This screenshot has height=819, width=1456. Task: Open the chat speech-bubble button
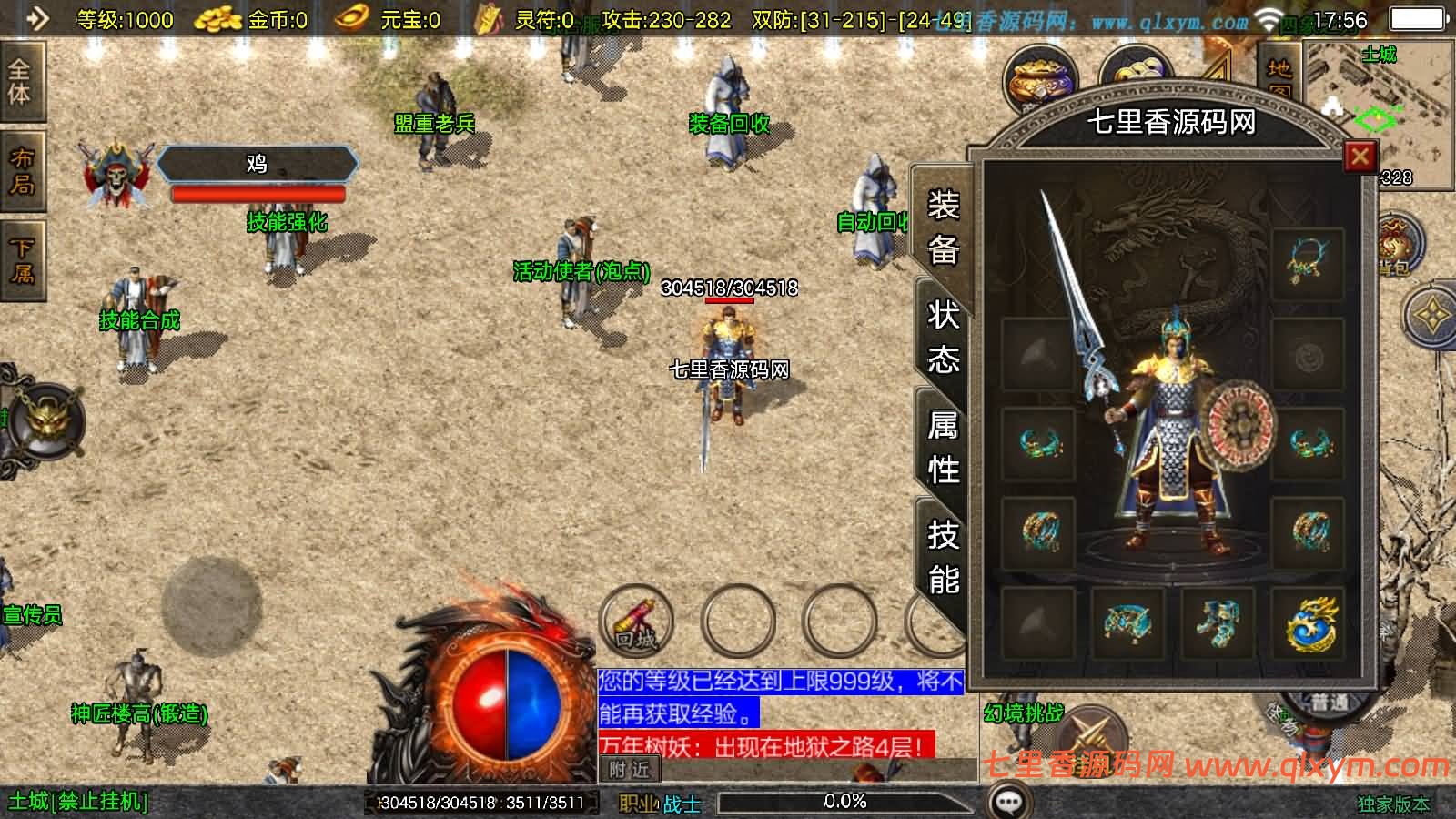(x=1008, y=802)
